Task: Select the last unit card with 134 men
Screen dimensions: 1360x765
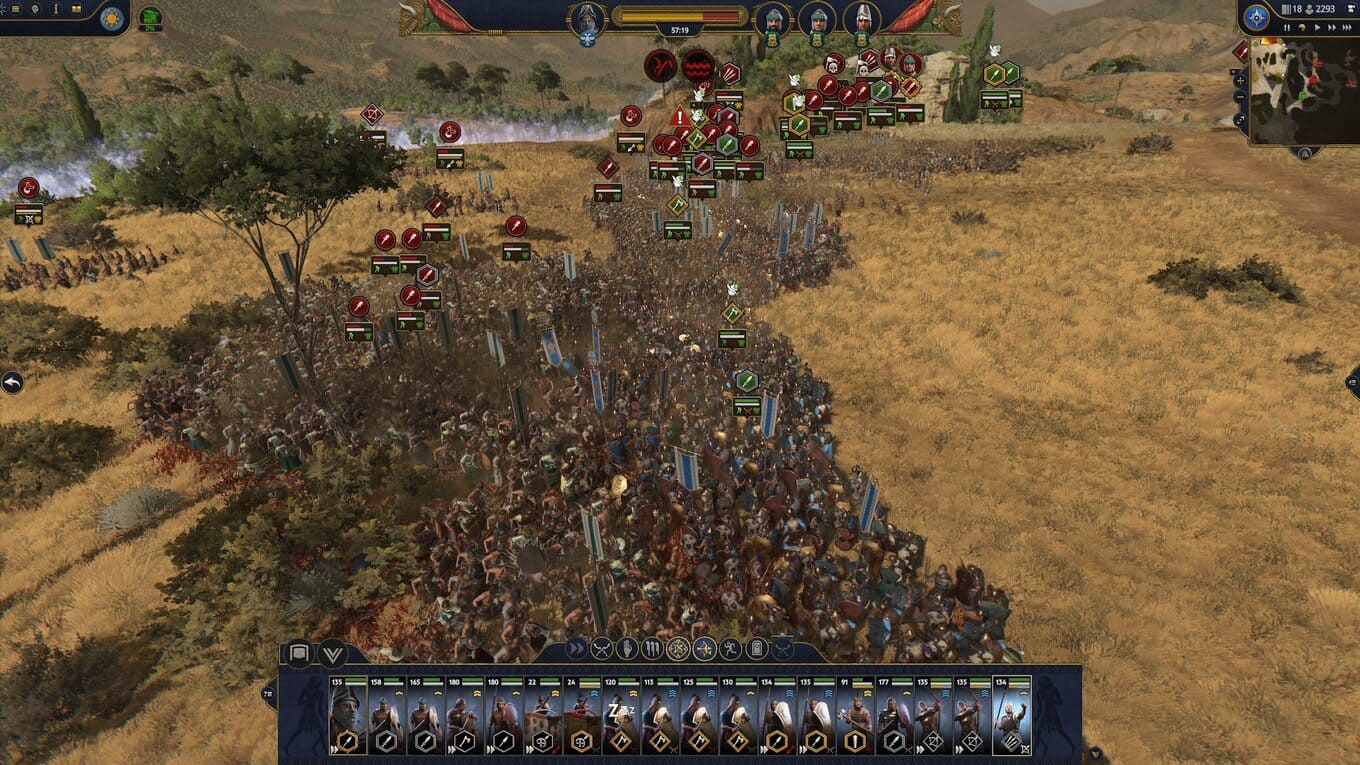Action: tap(1011, 716)
